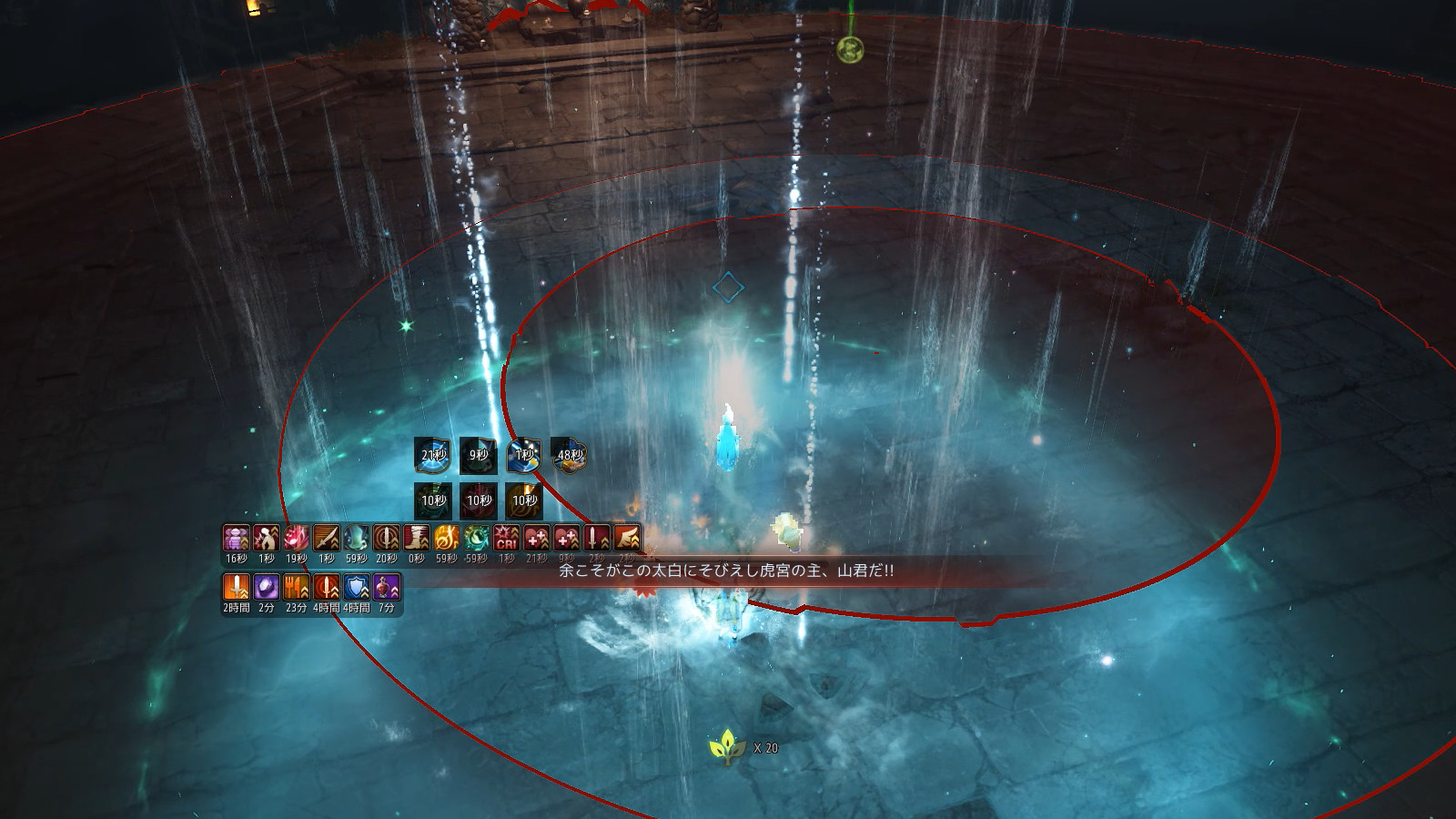The image size is (1456, 819).
Task: Select the orange sword two-hour buff
Action: point(237,587)
